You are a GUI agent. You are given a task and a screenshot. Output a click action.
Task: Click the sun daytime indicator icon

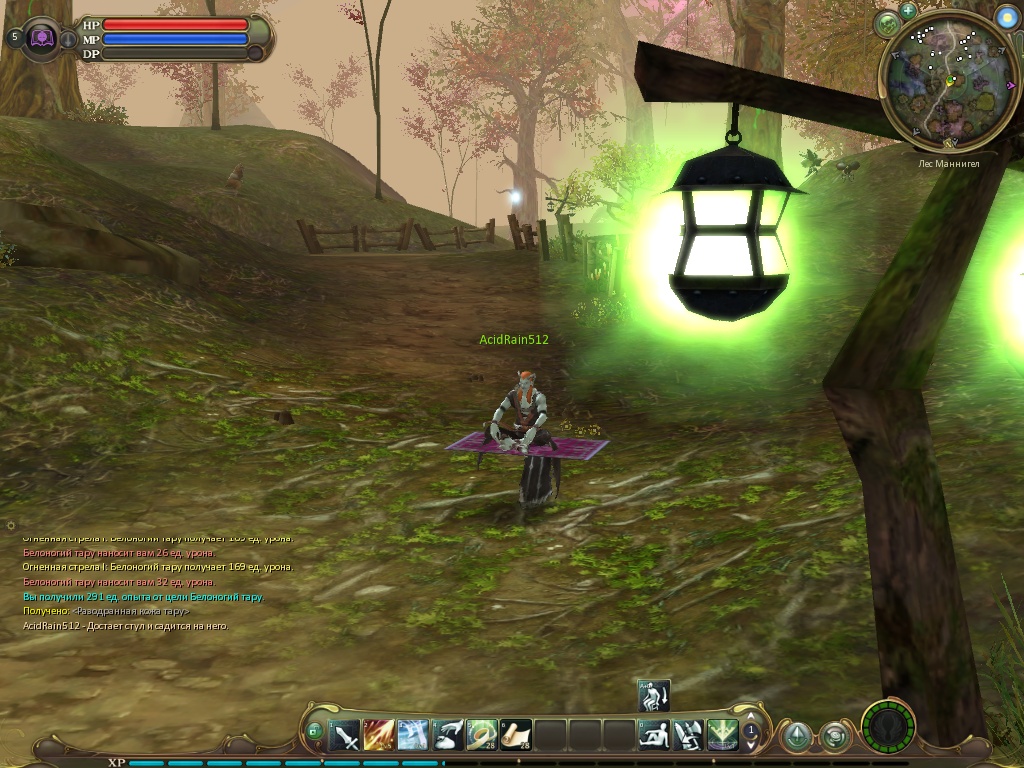tap(1006, 18)
